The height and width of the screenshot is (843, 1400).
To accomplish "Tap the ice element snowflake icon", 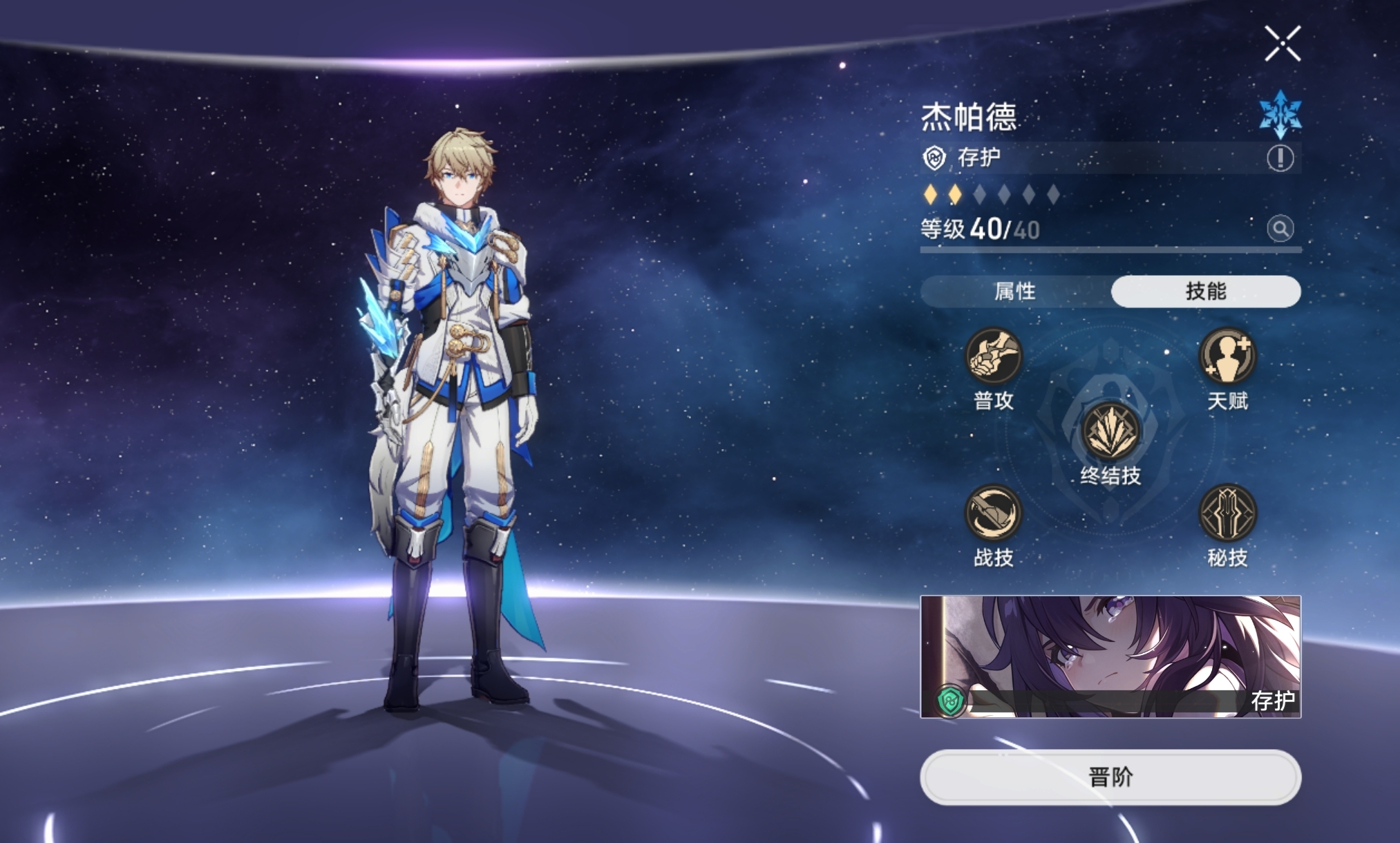I will pyautogui.click(x=1280, y=114).
